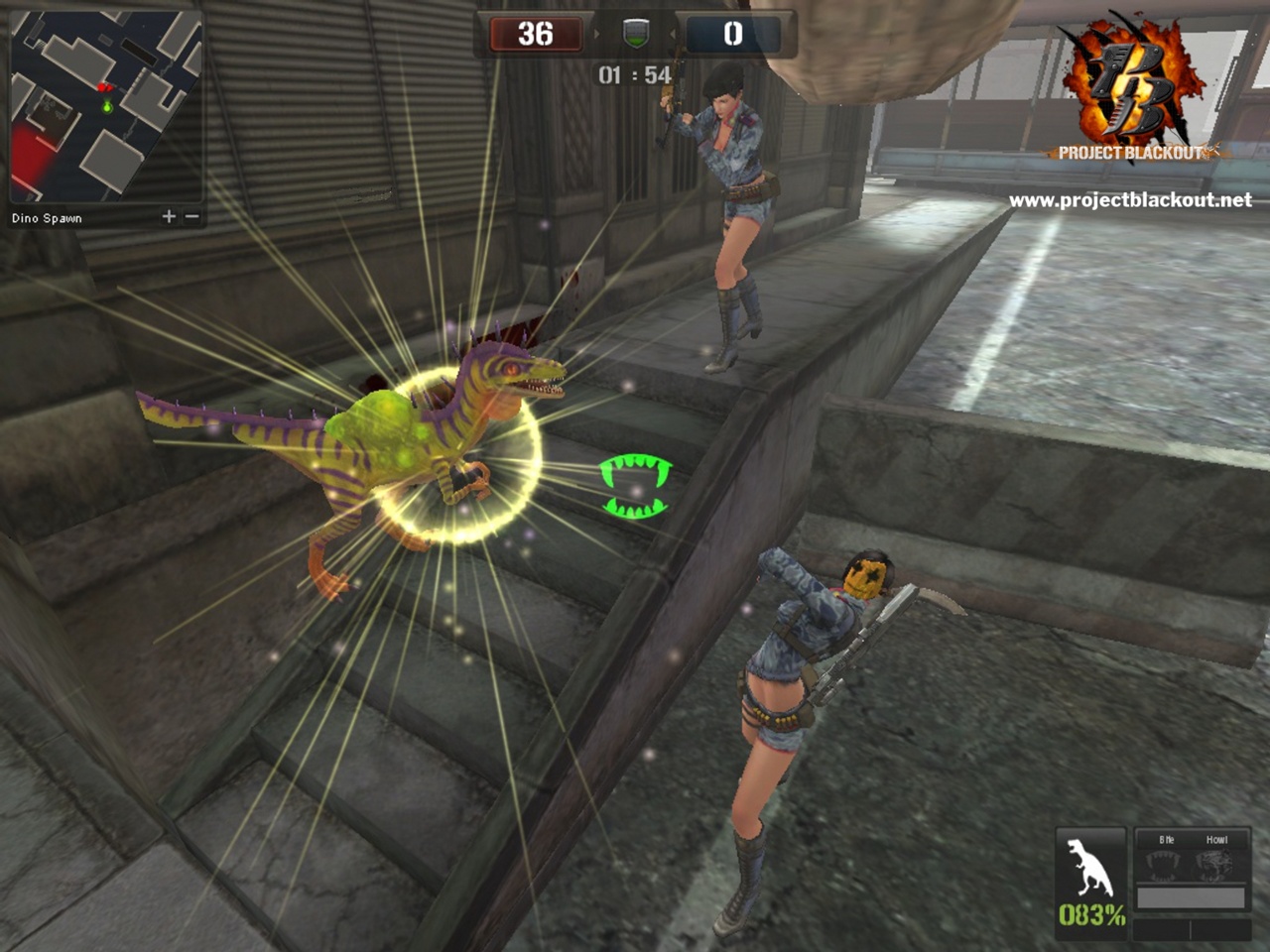Image resolution: width=1270 pixels, height=952 pixels.
Task: Click the green player marker on minimap
Action: click(x=107, y=108)
